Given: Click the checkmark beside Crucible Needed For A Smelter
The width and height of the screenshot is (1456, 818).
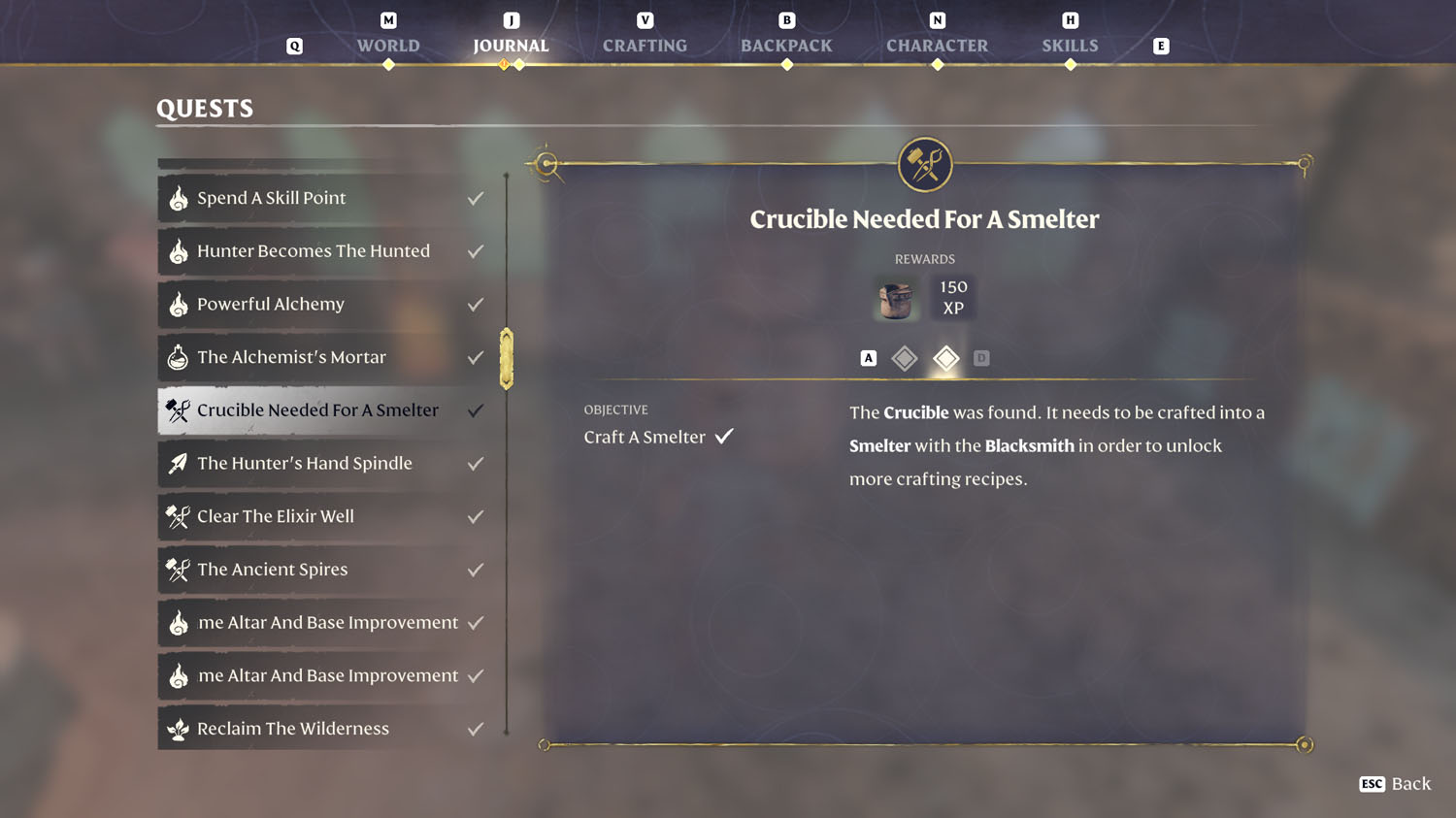Looking at the screenshot, I should coord(475,409).
